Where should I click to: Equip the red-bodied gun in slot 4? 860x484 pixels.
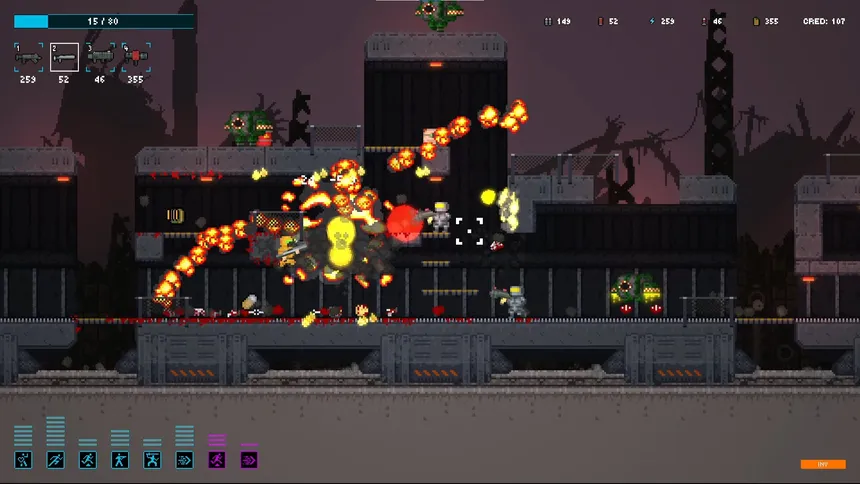136,58
